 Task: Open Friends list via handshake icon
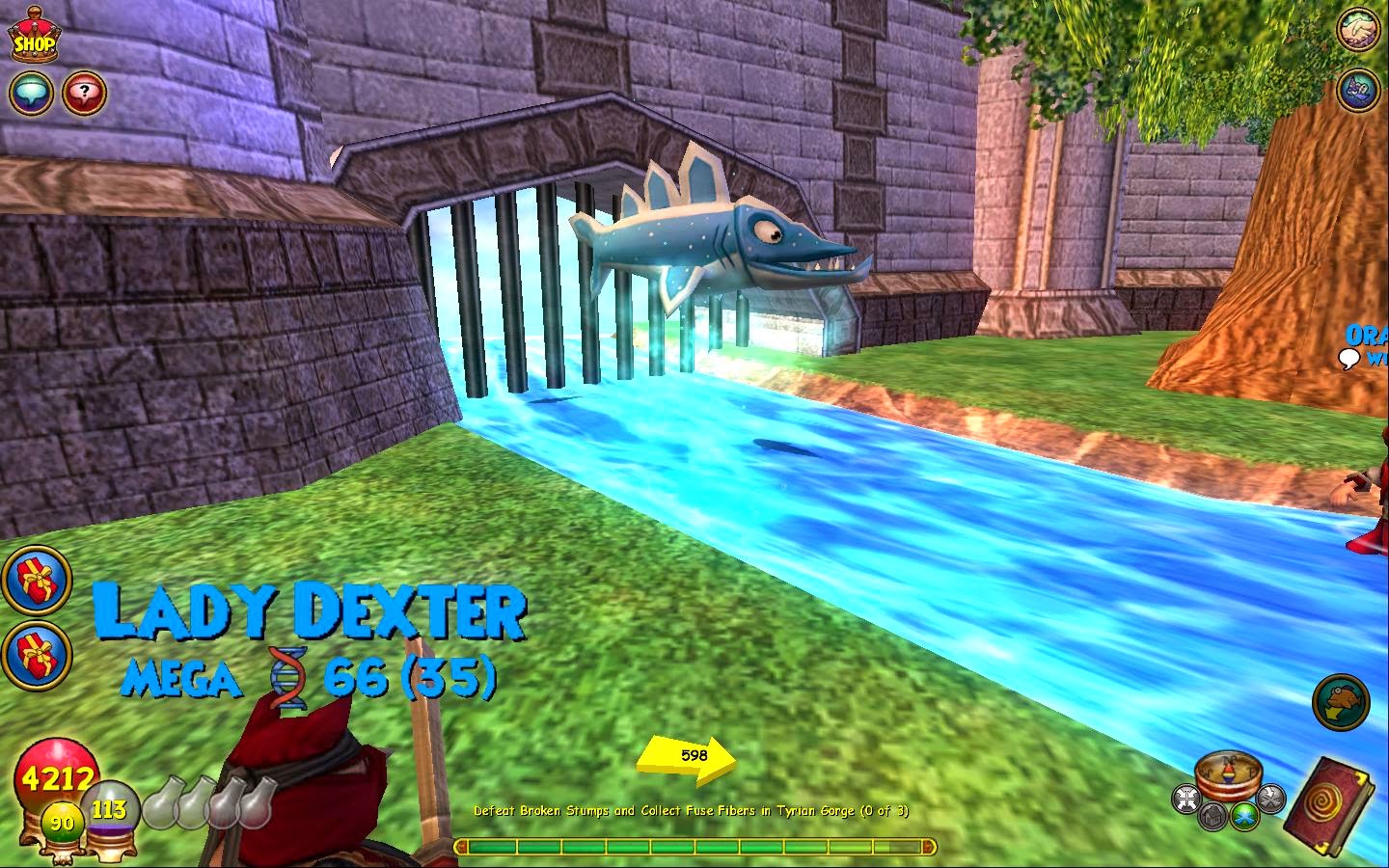click(x=1360, y=29)
